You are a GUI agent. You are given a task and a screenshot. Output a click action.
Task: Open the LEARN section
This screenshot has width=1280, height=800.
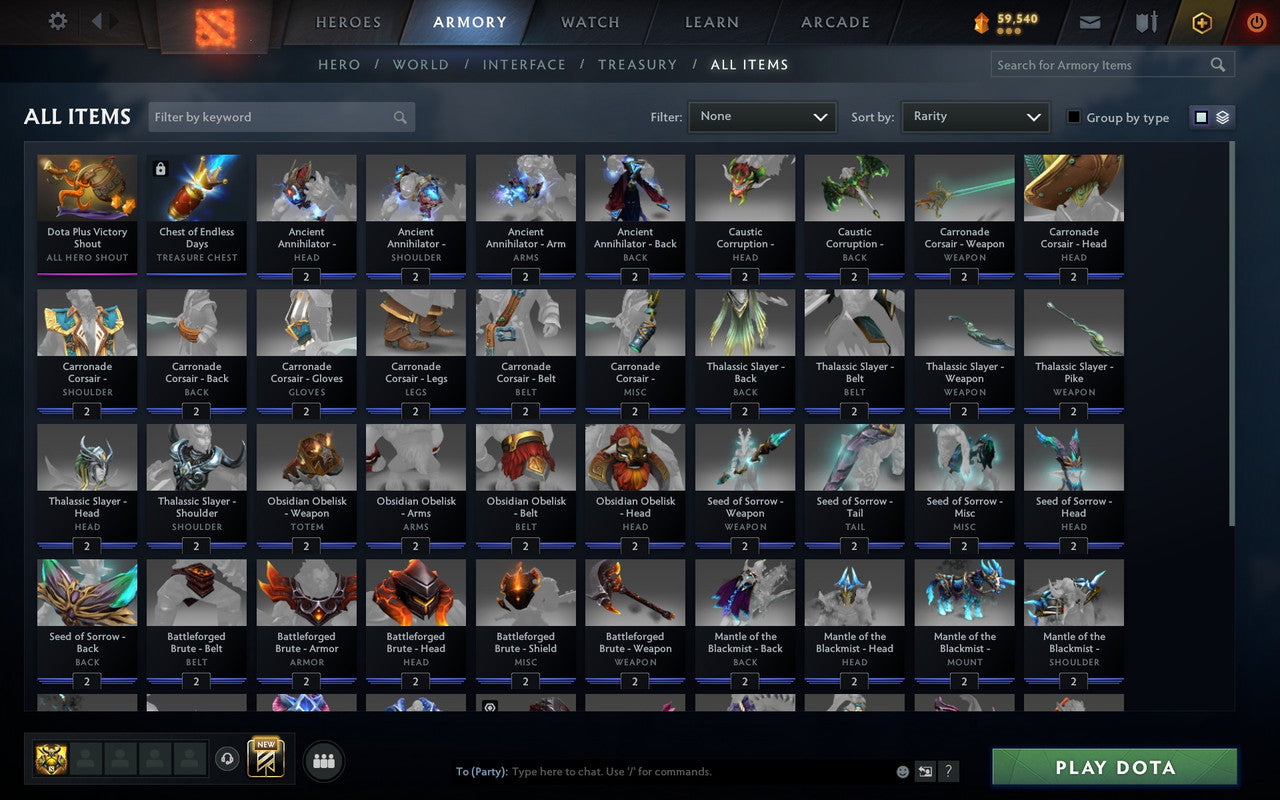(x=711, y=21)
